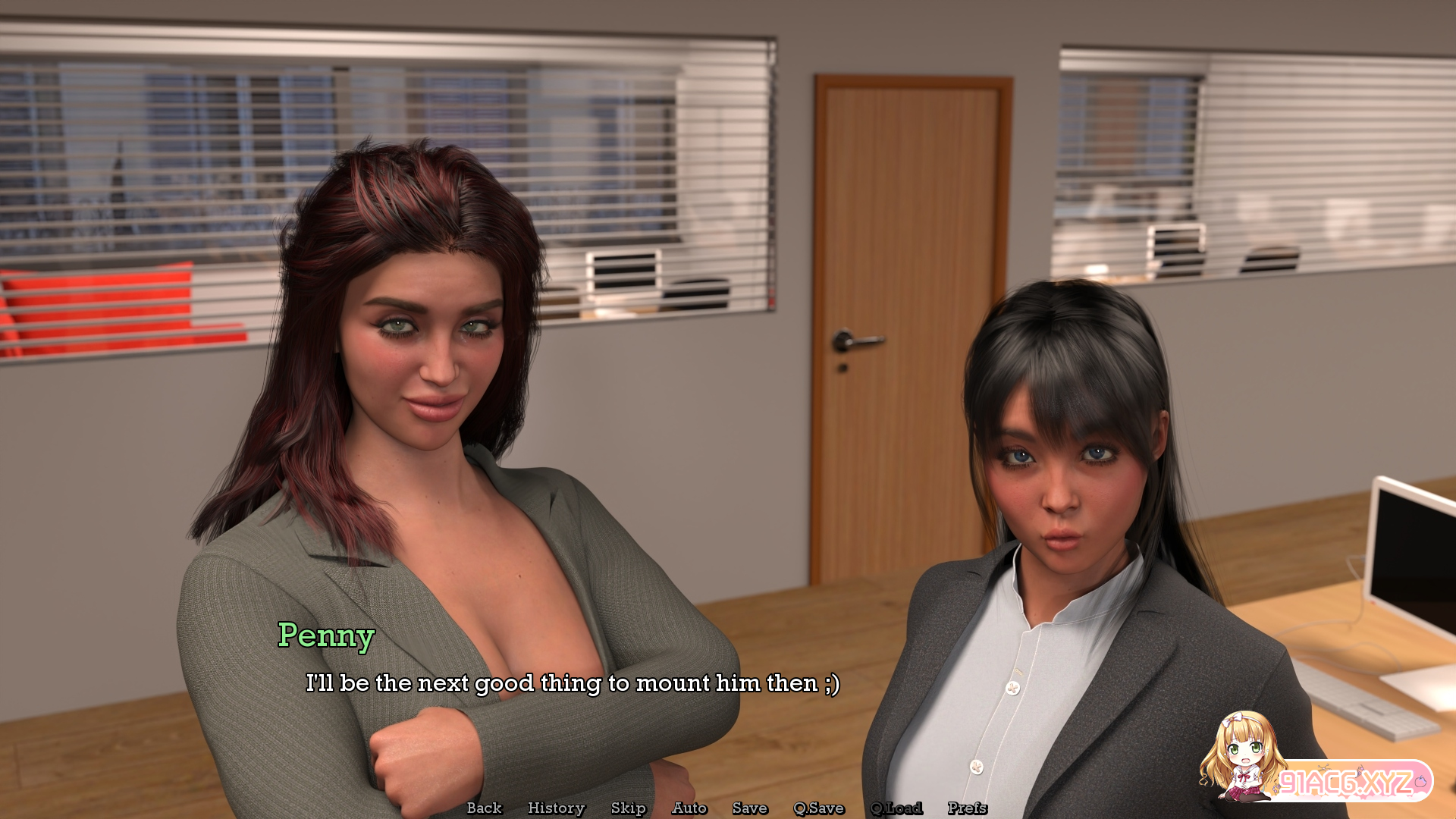Toggle Auto-advance dialogue
The height and width of the screenshot is (819, 1456).
(689, 808)
